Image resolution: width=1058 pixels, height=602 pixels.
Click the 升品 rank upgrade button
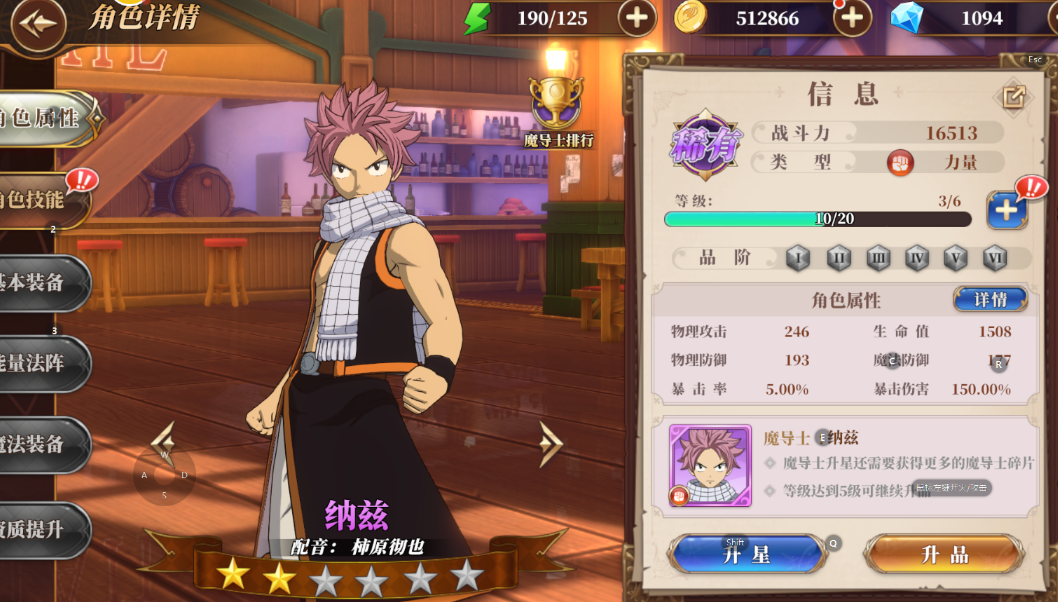[x=944, y=554]
